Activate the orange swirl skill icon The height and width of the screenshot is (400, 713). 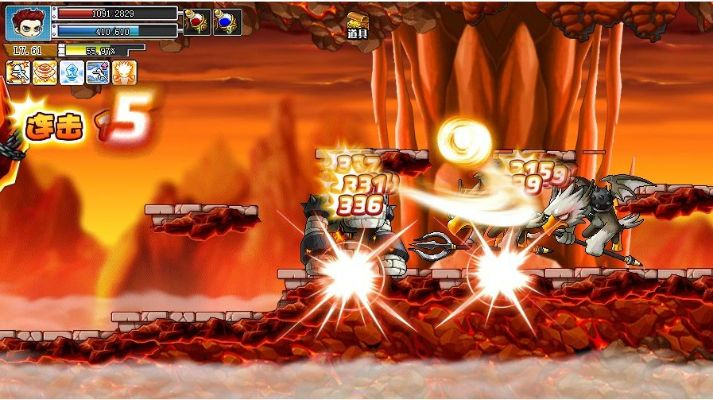45,72
